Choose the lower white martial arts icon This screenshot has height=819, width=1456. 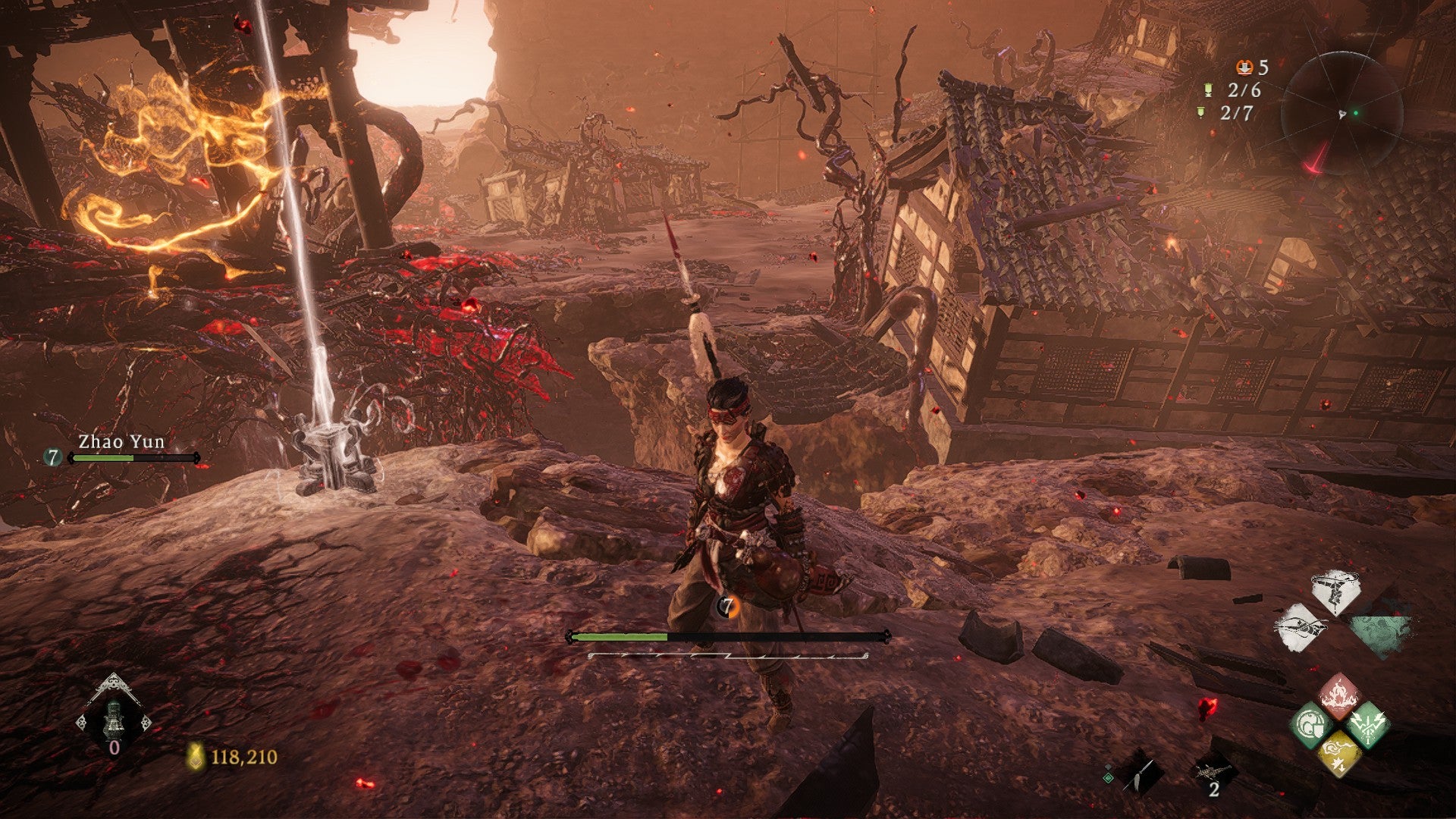1302,626
